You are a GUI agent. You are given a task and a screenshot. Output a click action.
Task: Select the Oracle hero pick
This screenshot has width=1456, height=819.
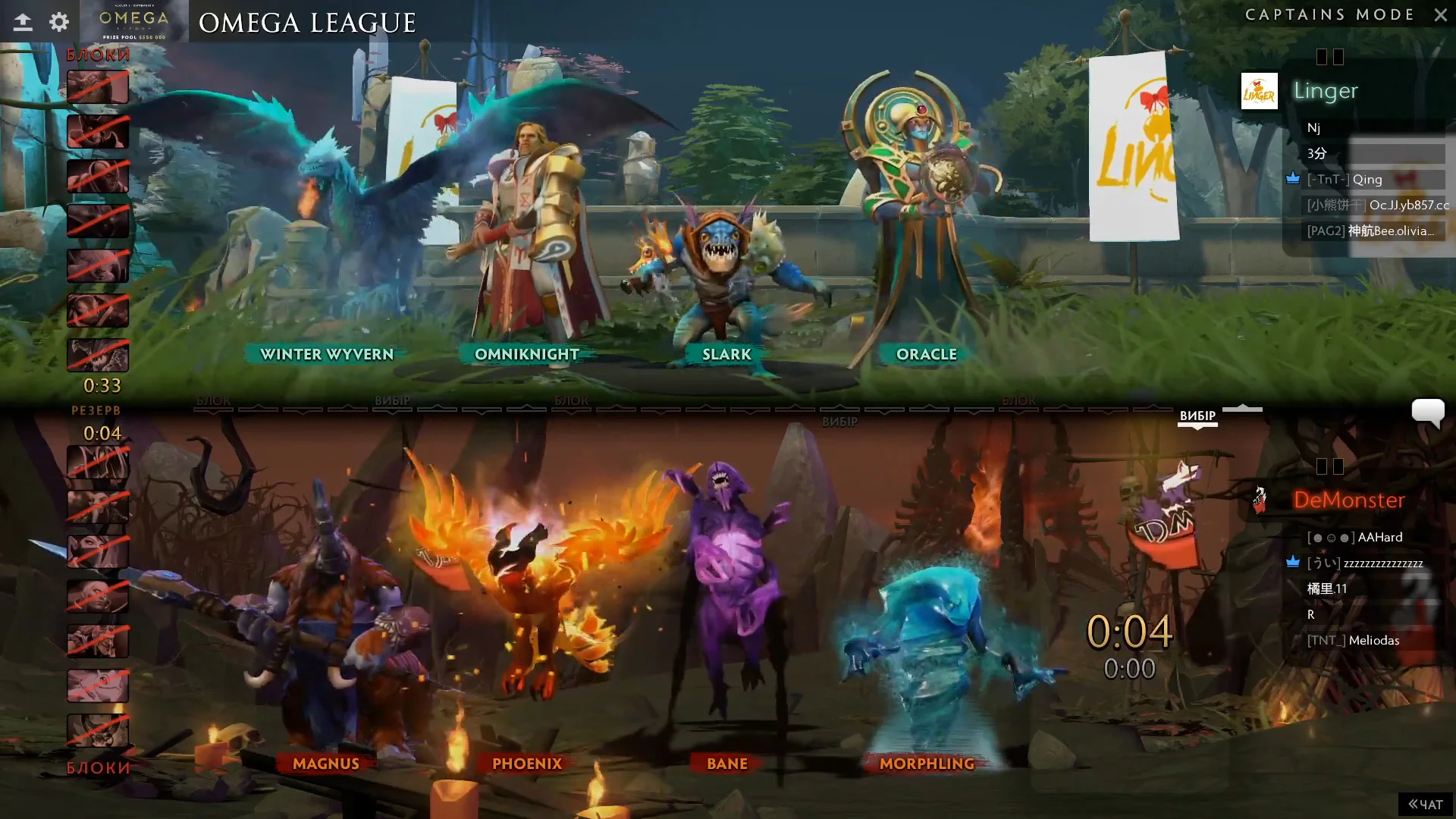[x=926, y=354]
